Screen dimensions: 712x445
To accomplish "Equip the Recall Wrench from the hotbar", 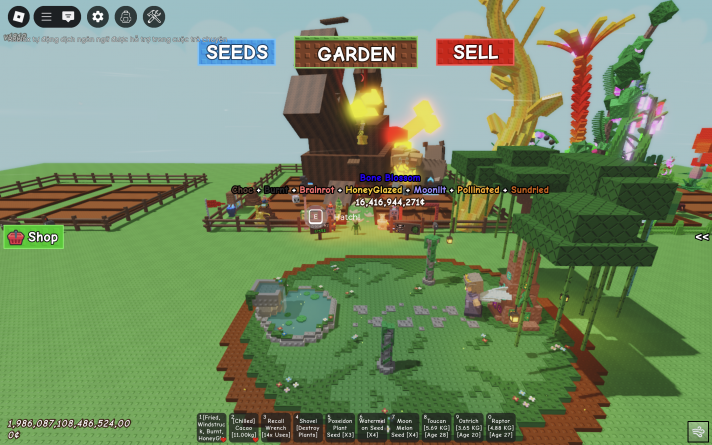I will [276, 428].
